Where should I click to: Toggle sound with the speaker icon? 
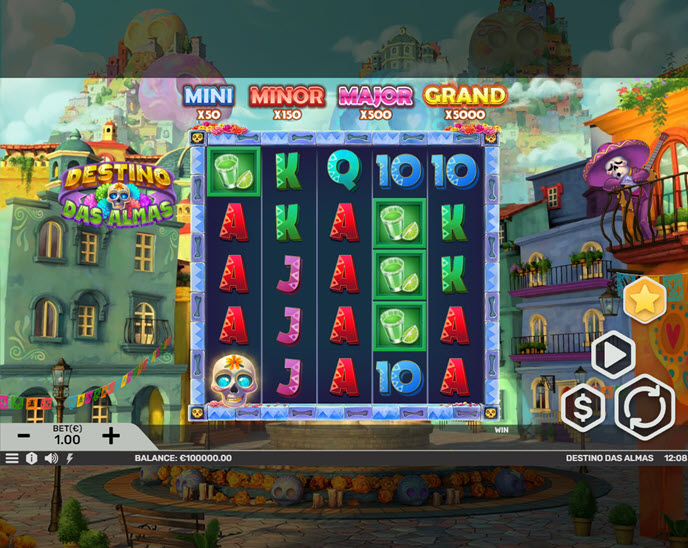[50, 458]
